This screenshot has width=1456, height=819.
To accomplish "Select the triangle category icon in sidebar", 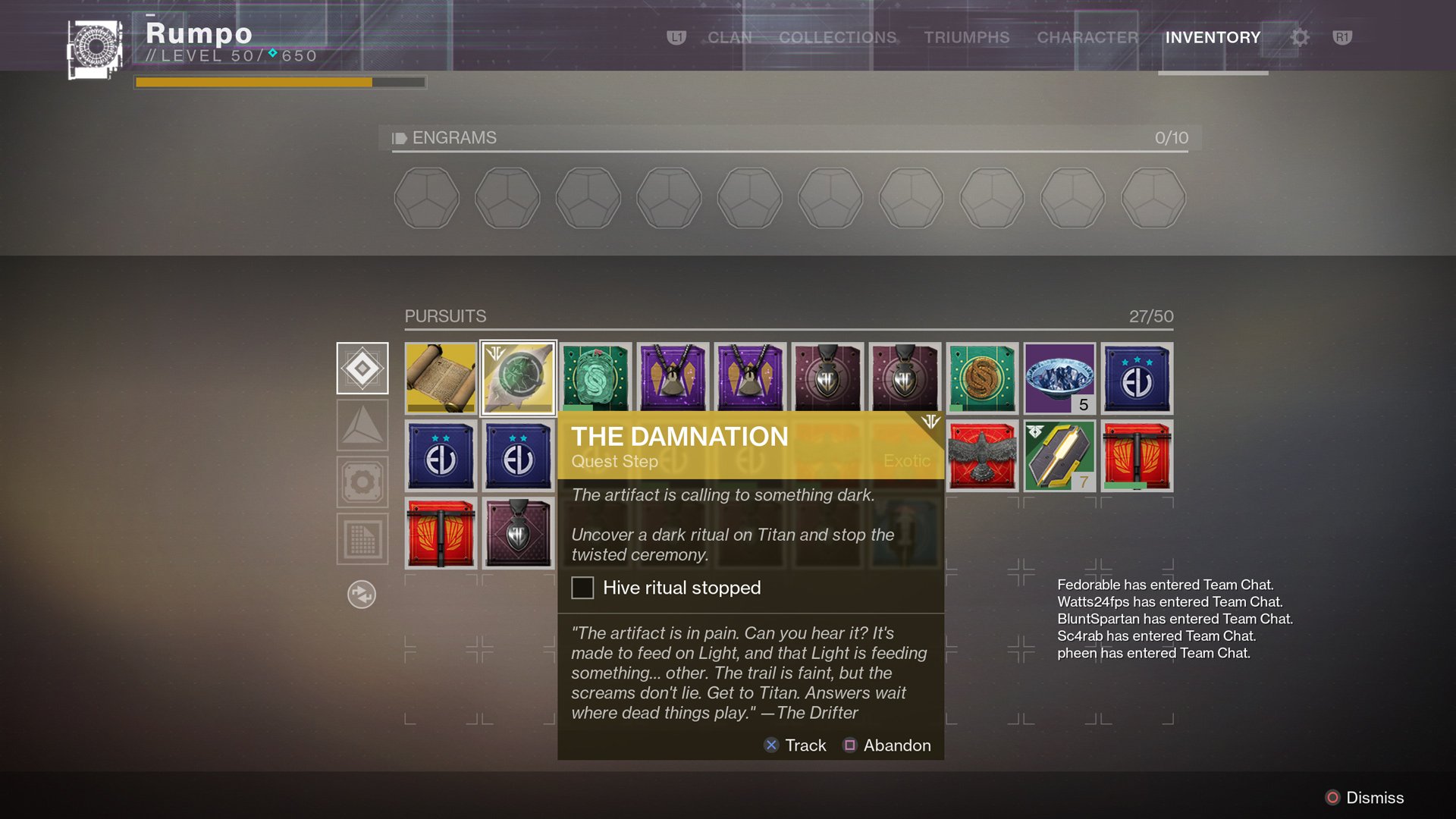I will pos(362,425).
